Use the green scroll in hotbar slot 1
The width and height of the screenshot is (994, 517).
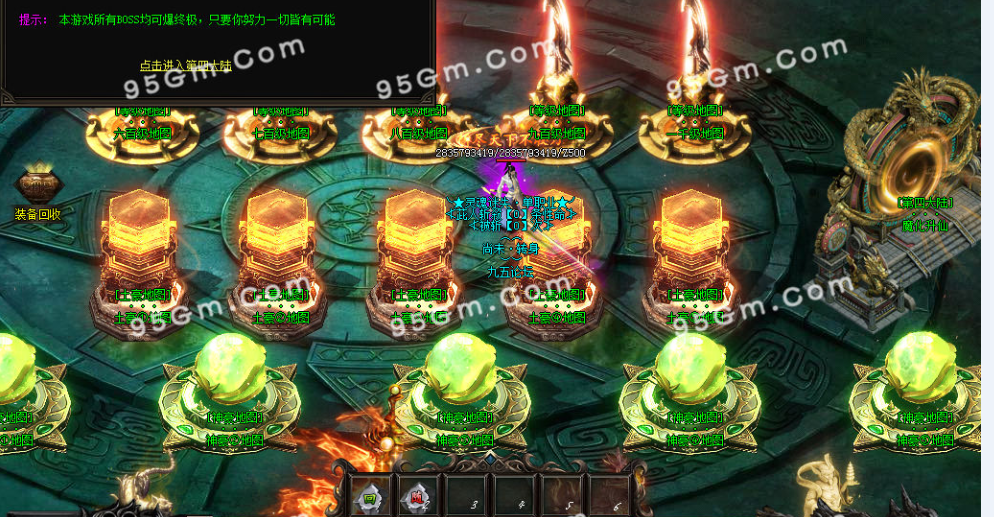tap(369, 495)
